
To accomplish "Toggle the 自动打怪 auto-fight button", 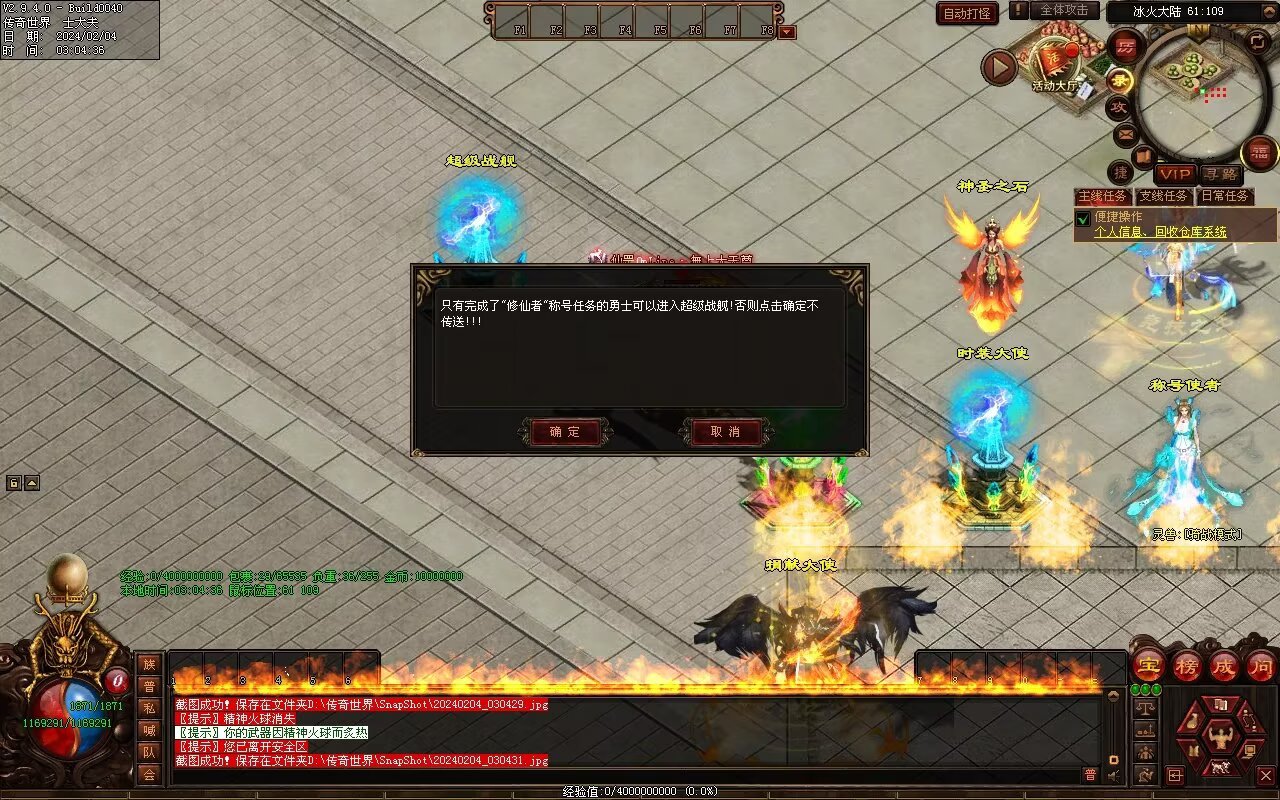I will [x=967, y=13].
